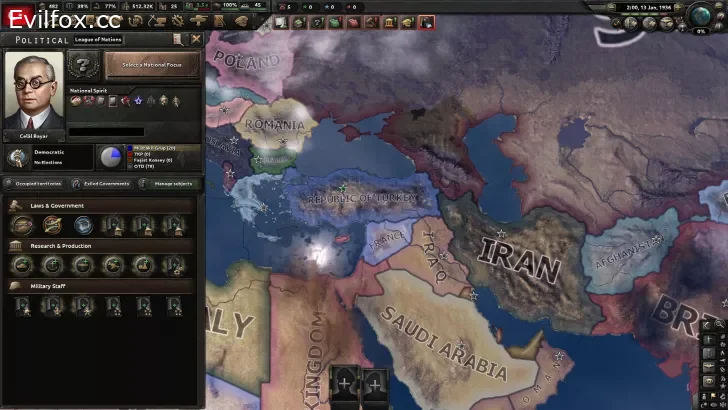
Task: Click the Democratic ruling party emblem
Action: tap(17, 157)
